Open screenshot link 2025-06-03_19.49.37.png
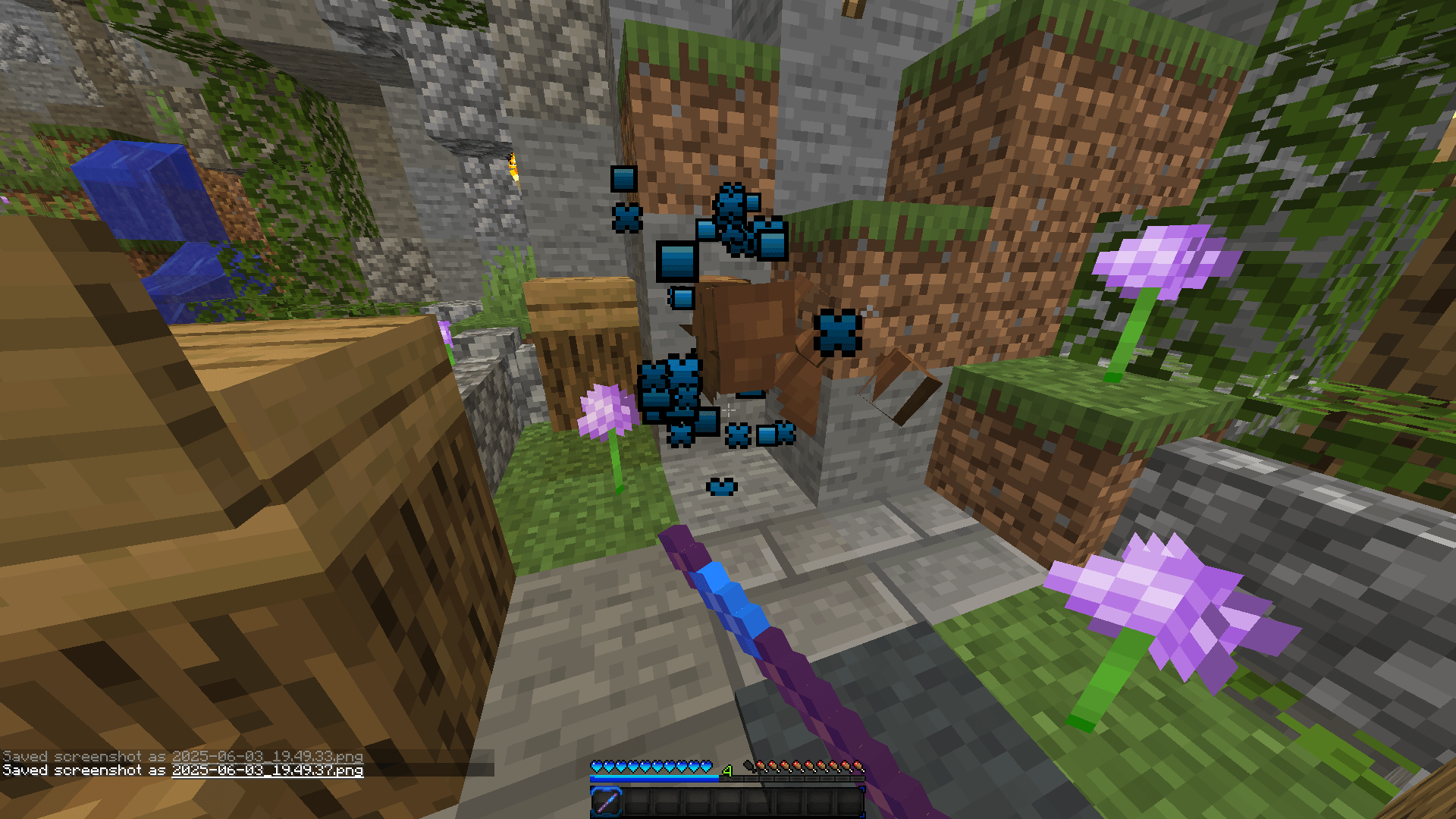The width and height of the screenshot is (1456, 819). [x=267, y=770]
